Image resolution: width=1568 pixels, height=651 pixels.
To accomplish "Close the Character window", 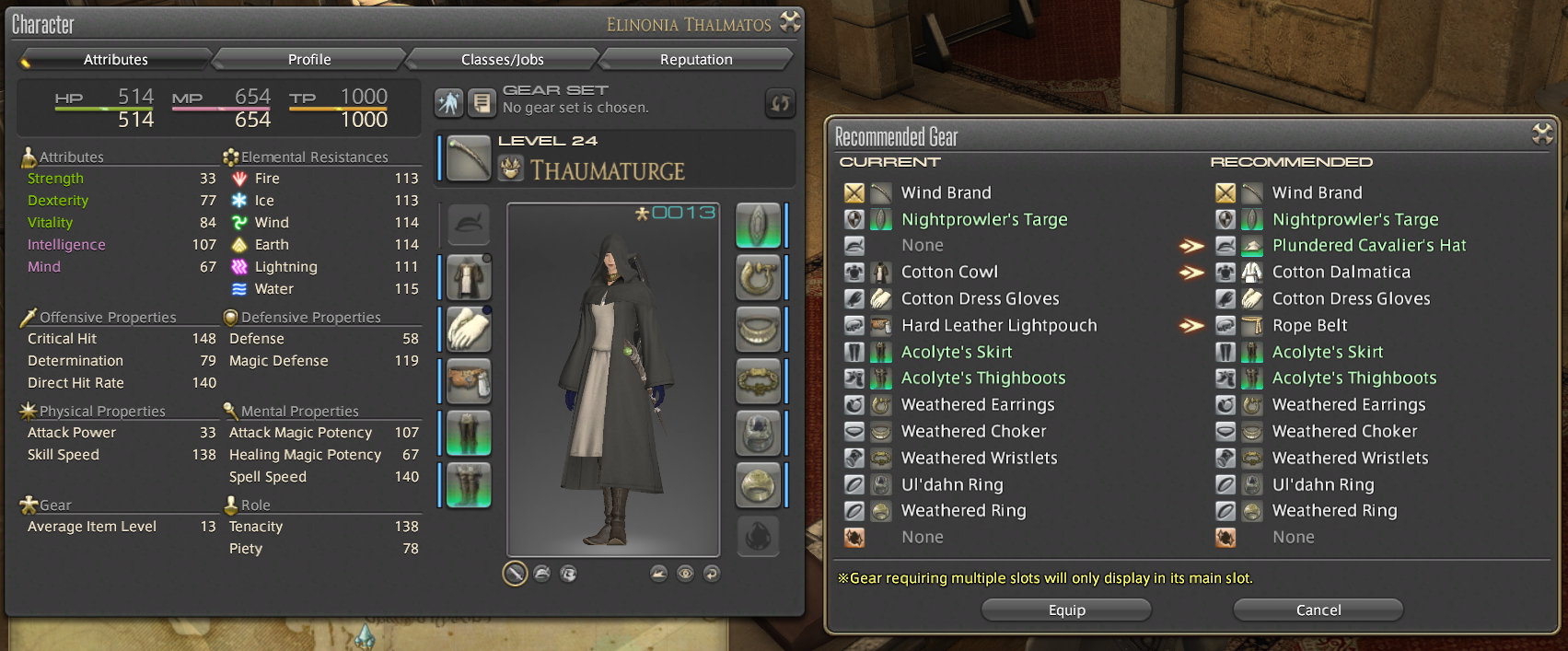I will [790, 22].
